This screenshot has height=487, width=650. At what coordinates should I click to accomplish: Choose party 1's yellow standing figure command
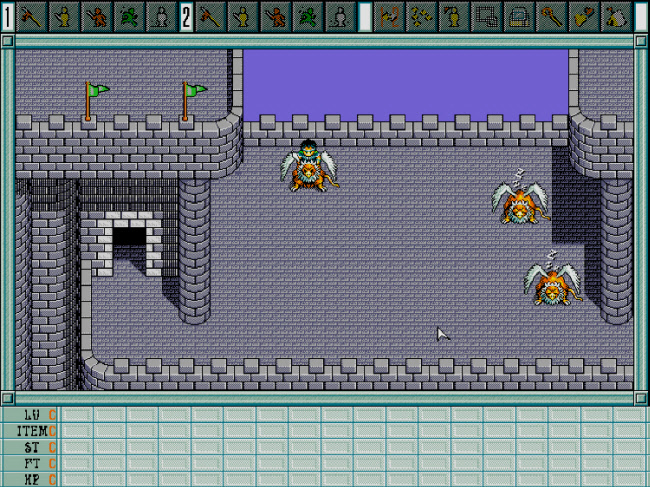[x=64, y=16]
